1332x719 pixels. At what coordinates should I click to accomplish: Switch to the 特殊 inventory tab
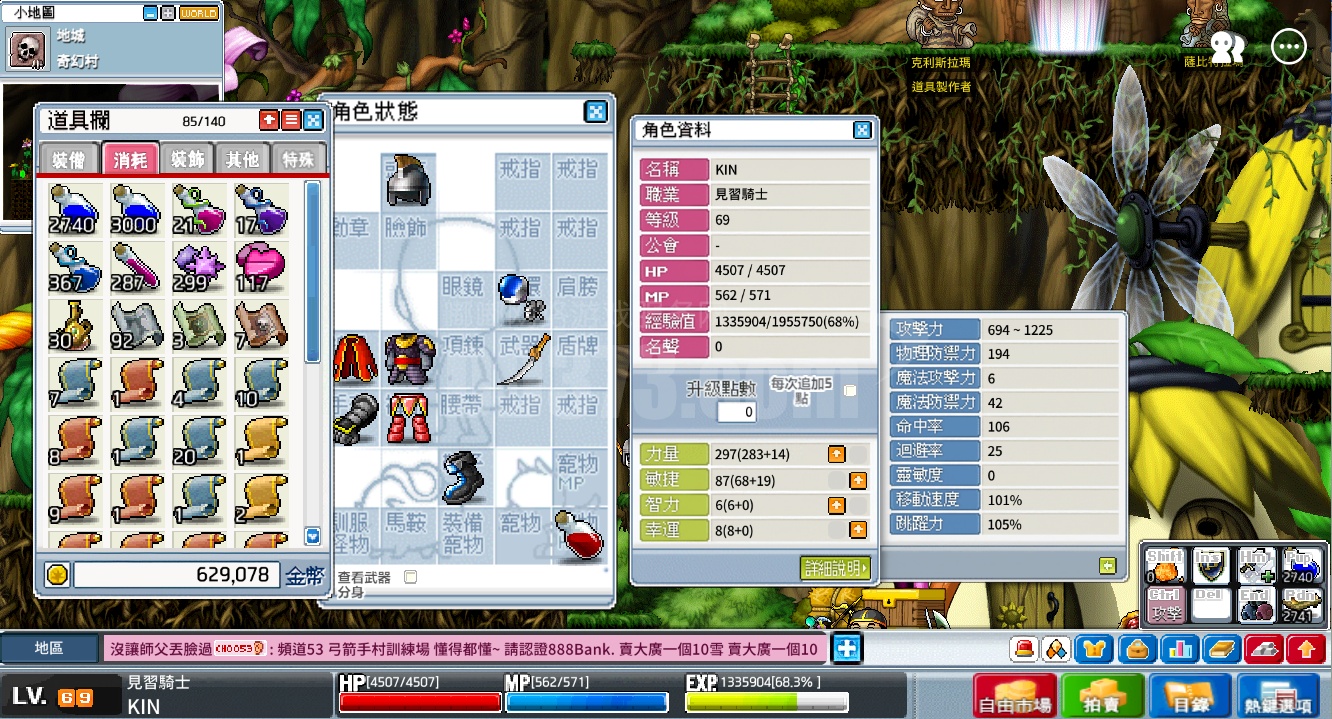298,159
